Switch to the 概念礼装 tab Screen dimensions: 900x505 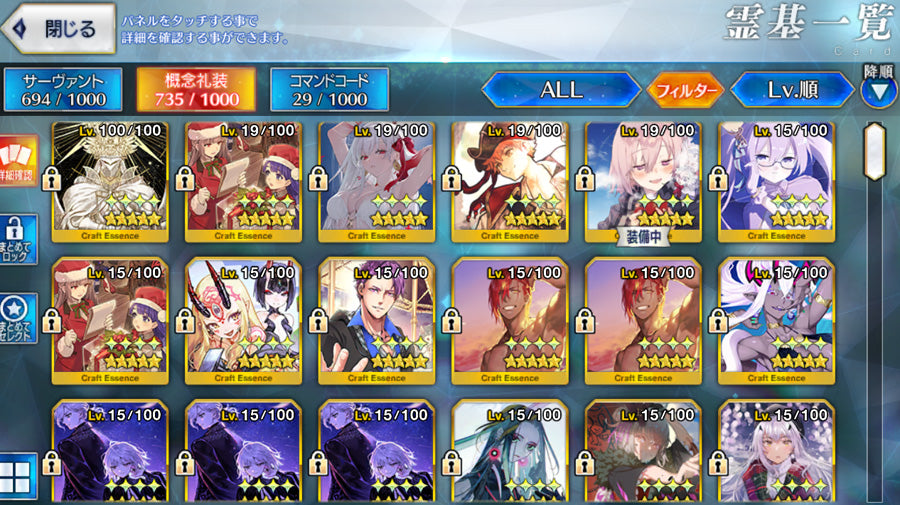coord(196,89)
